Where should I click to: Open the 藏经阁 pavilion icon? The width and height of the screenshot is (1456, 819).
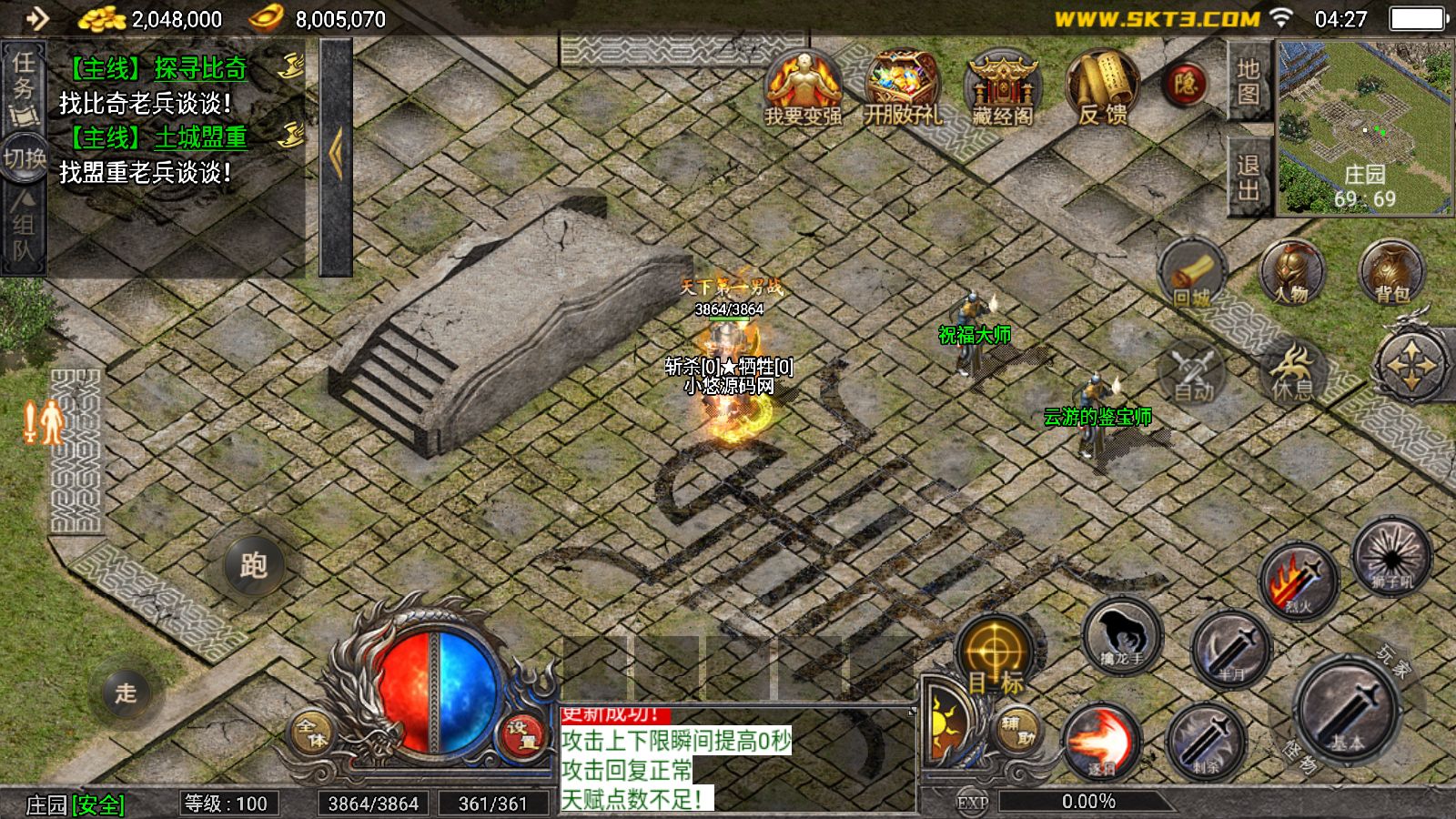coord(1002,86)
